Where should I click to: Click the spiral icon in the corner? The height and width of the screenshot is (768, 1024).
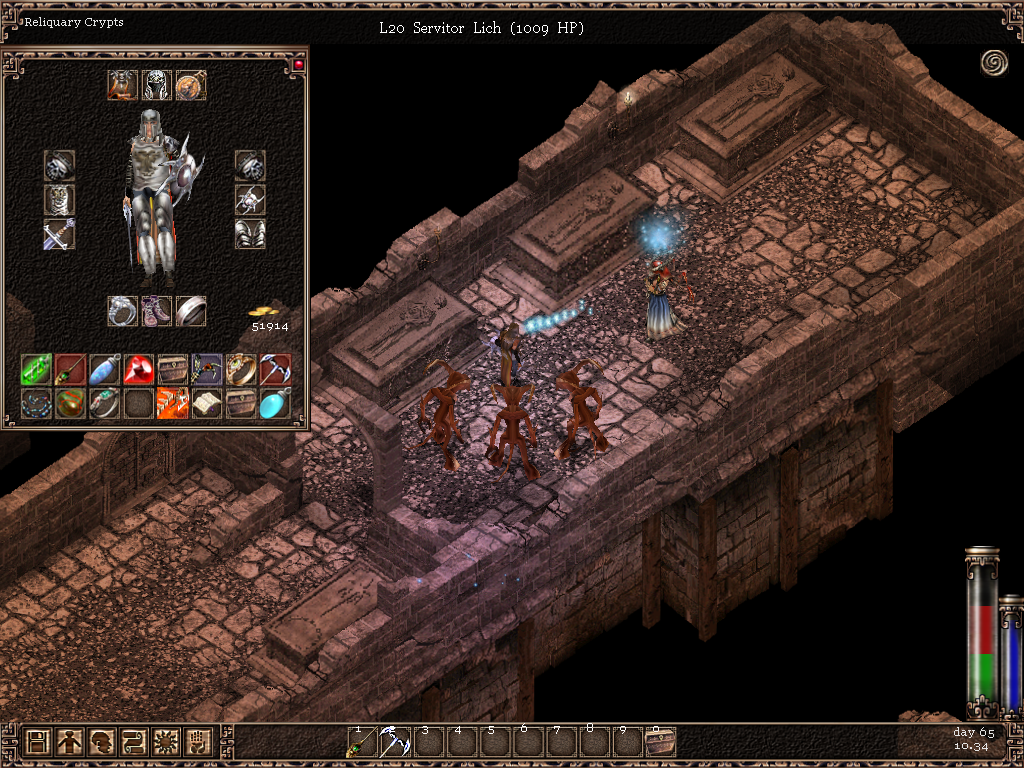[994, 62]
